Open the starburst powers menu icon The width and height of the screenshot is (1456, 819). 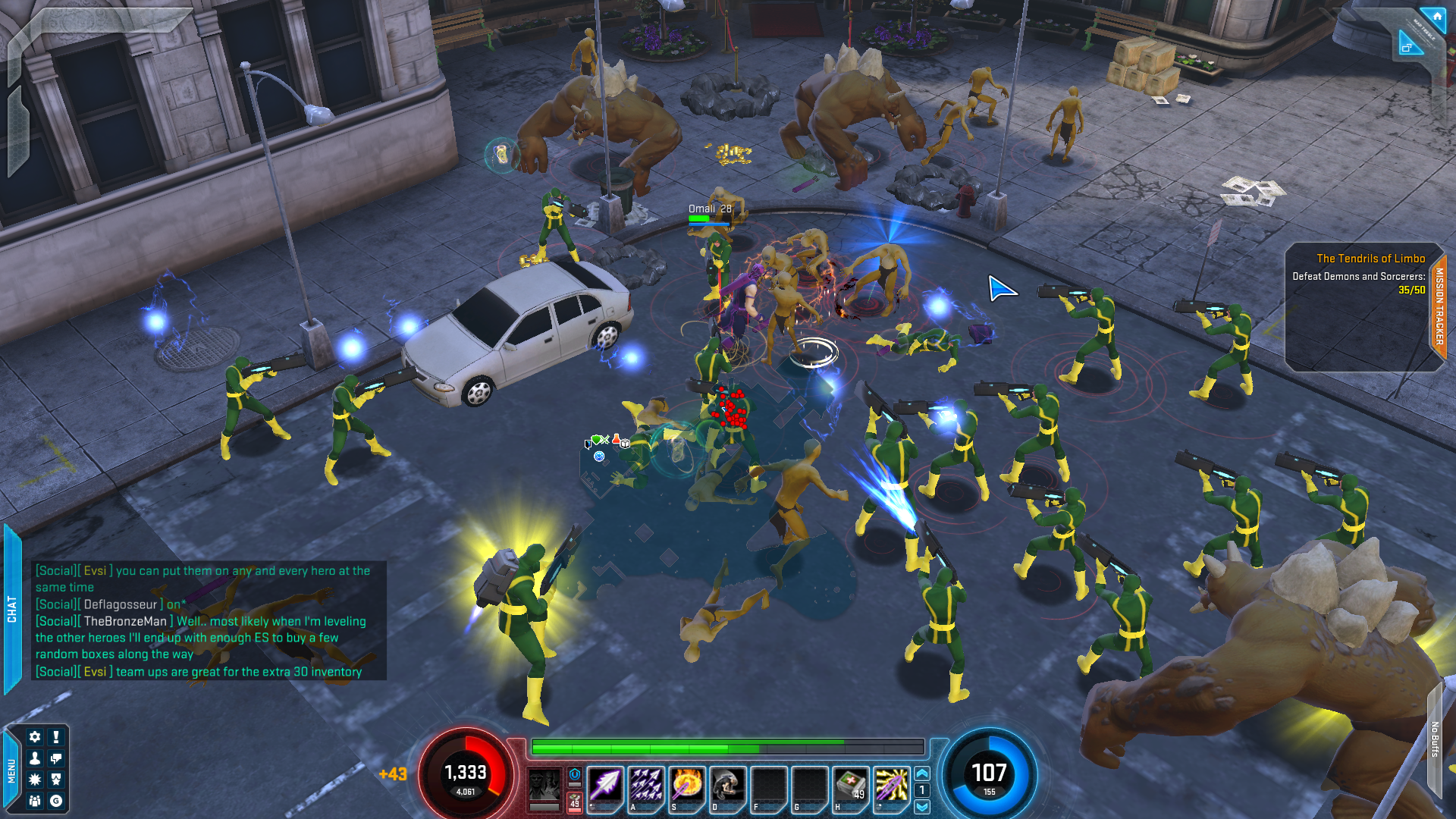pos(35,780)
